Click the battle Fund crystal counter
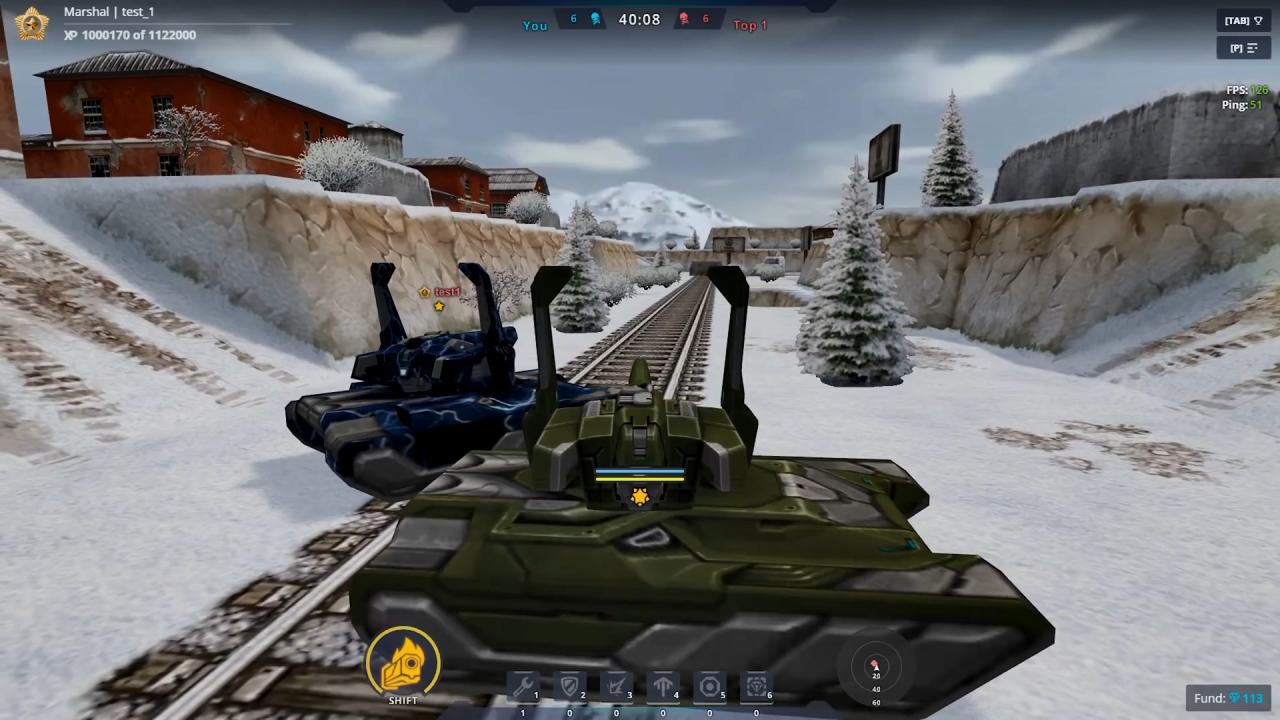The height and width of the screenshot is (720, 1280). (1229, 698)
